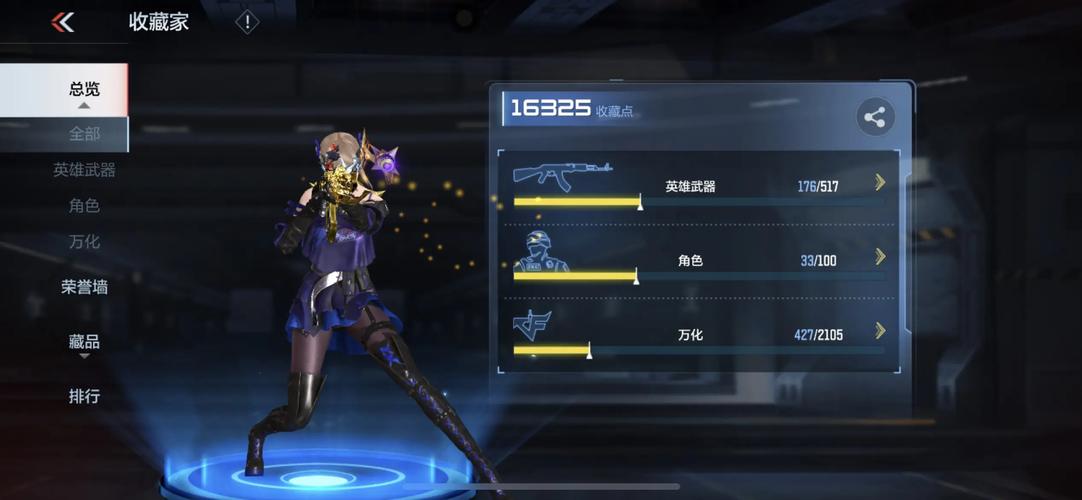Open the 角色 sidebar category
The width and height of the screenshot is (1082, 500).
84,206
